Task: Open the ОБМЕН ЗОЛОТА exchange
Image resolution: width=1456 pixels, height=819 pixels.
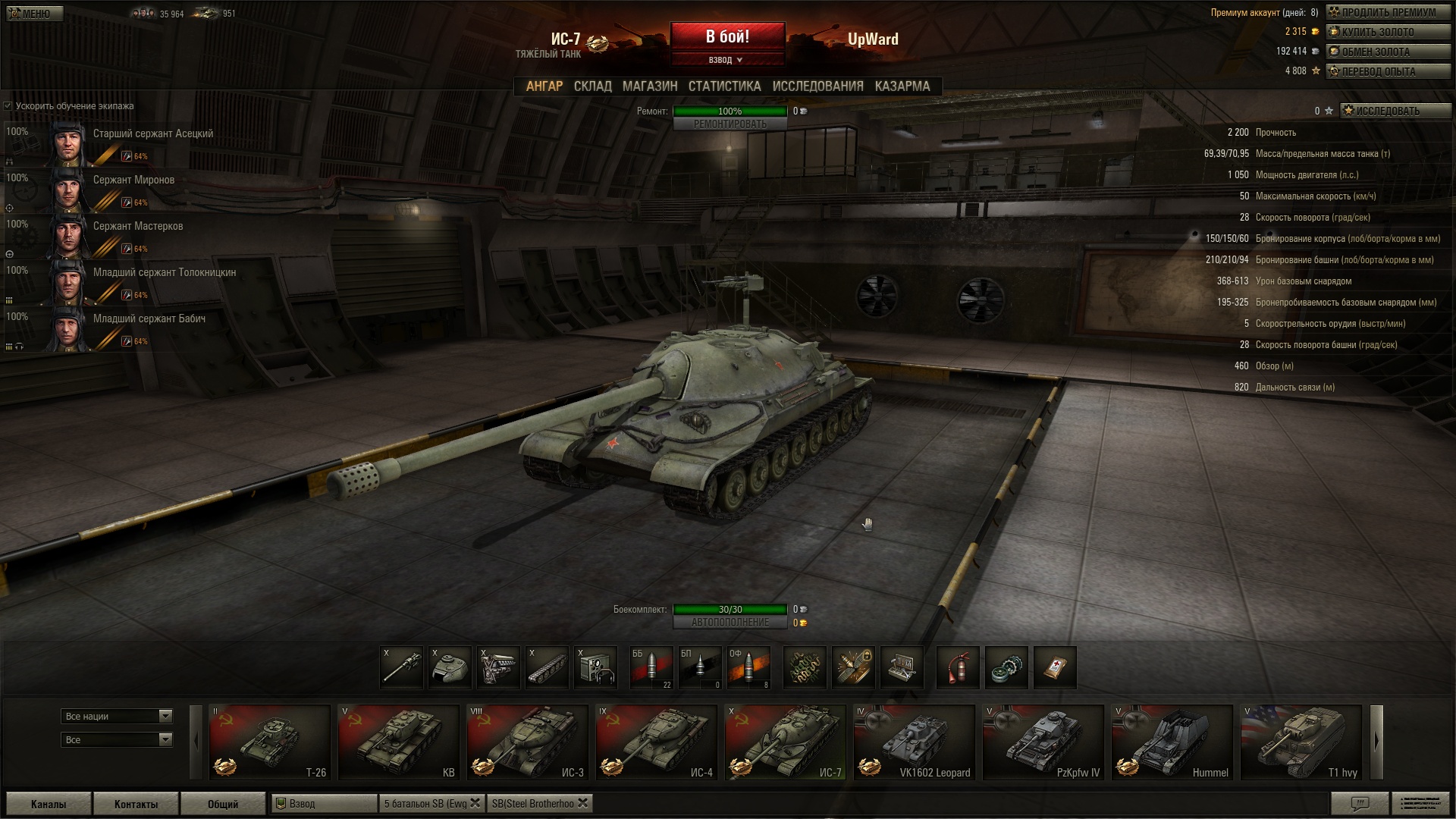Action: pyautogui.click(x=1388, y=52)
